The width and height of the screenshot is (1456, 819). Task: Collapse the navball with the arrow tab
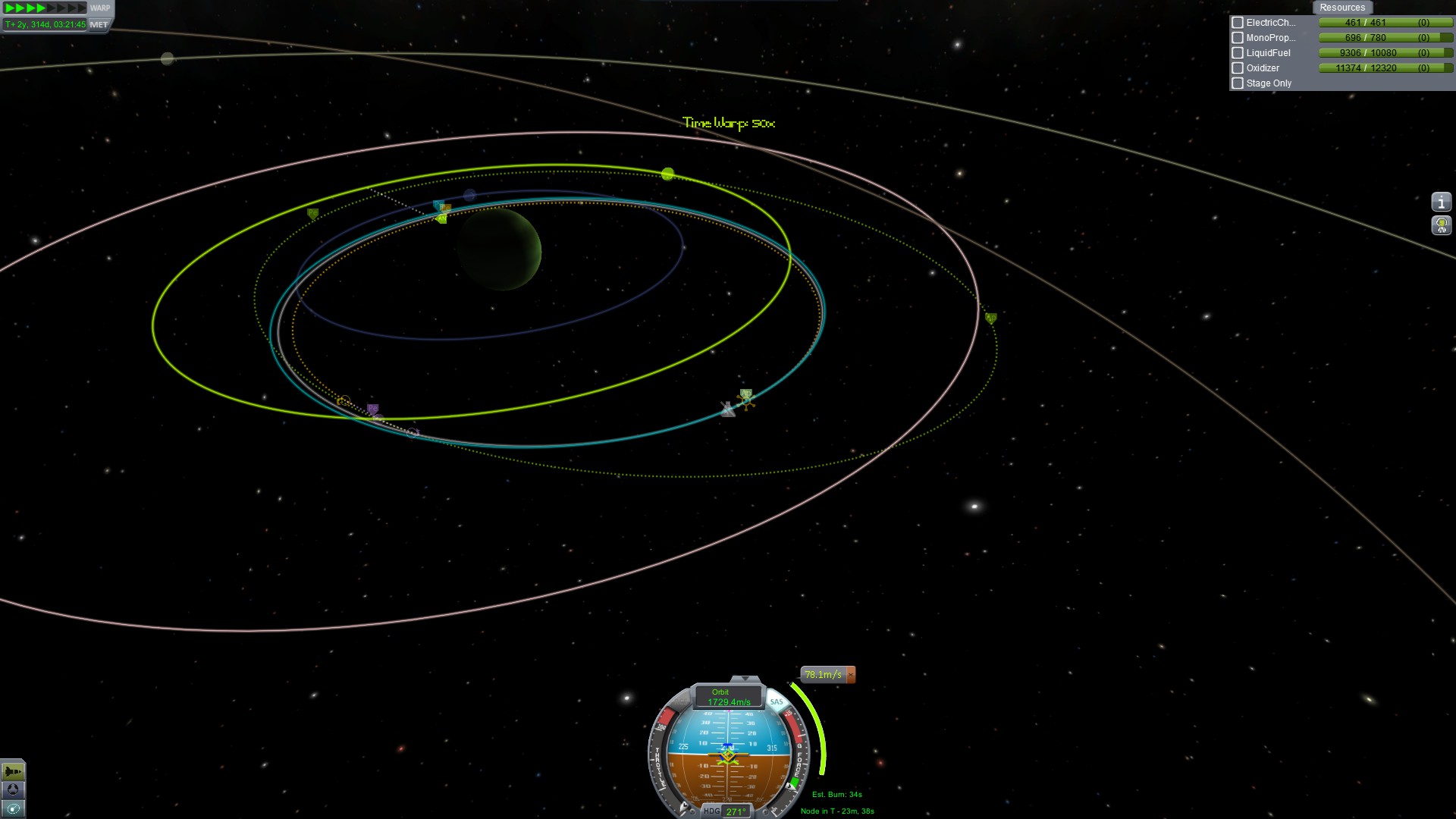point(745,679)
